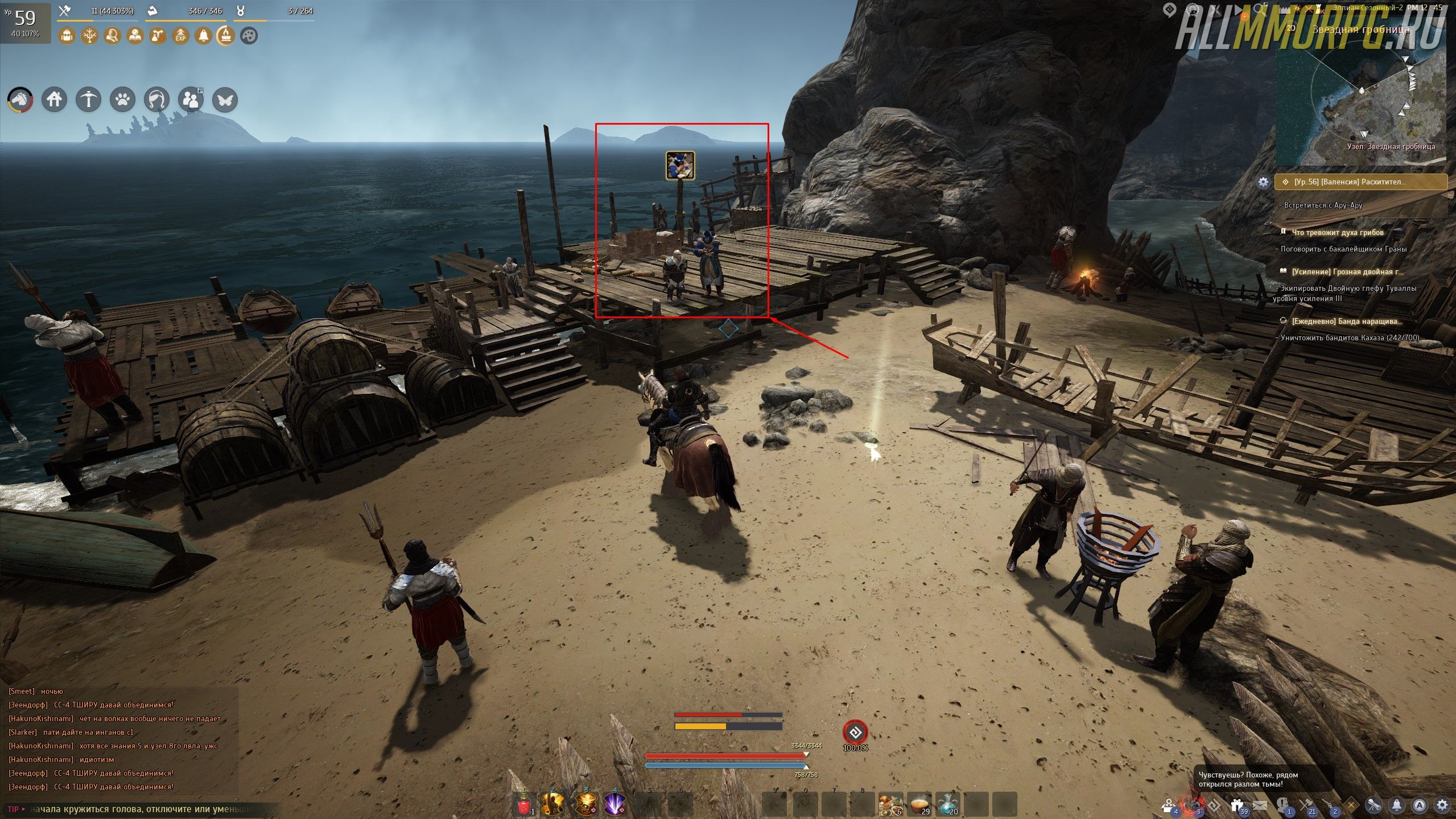Screen dimensions: 1456x819
Task: Click the chat log panel
Action: tap(114, 739)
